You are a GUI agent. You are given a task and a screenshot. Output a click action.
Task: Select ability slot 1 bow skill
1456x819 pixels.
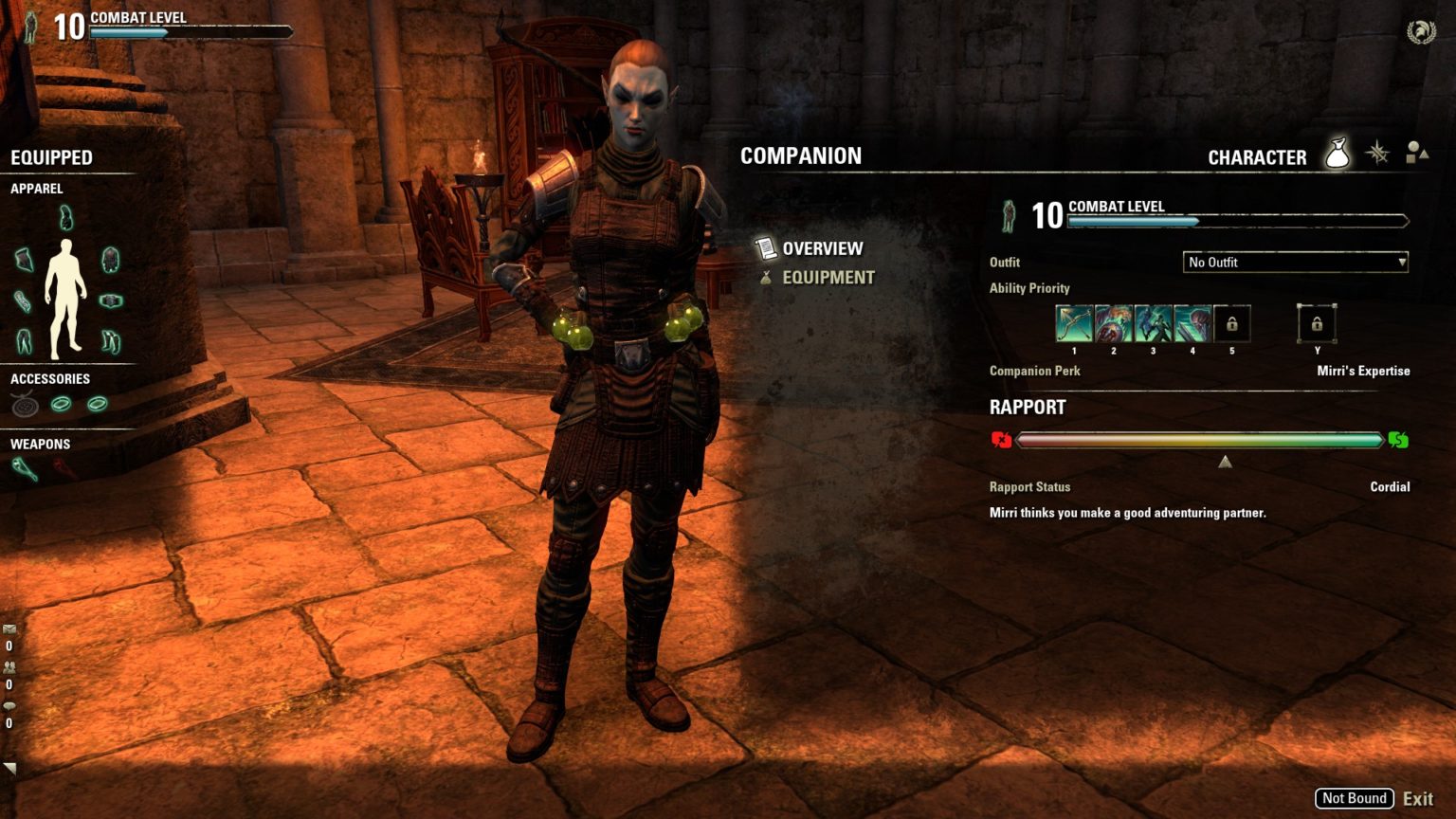coord(1074,323)
